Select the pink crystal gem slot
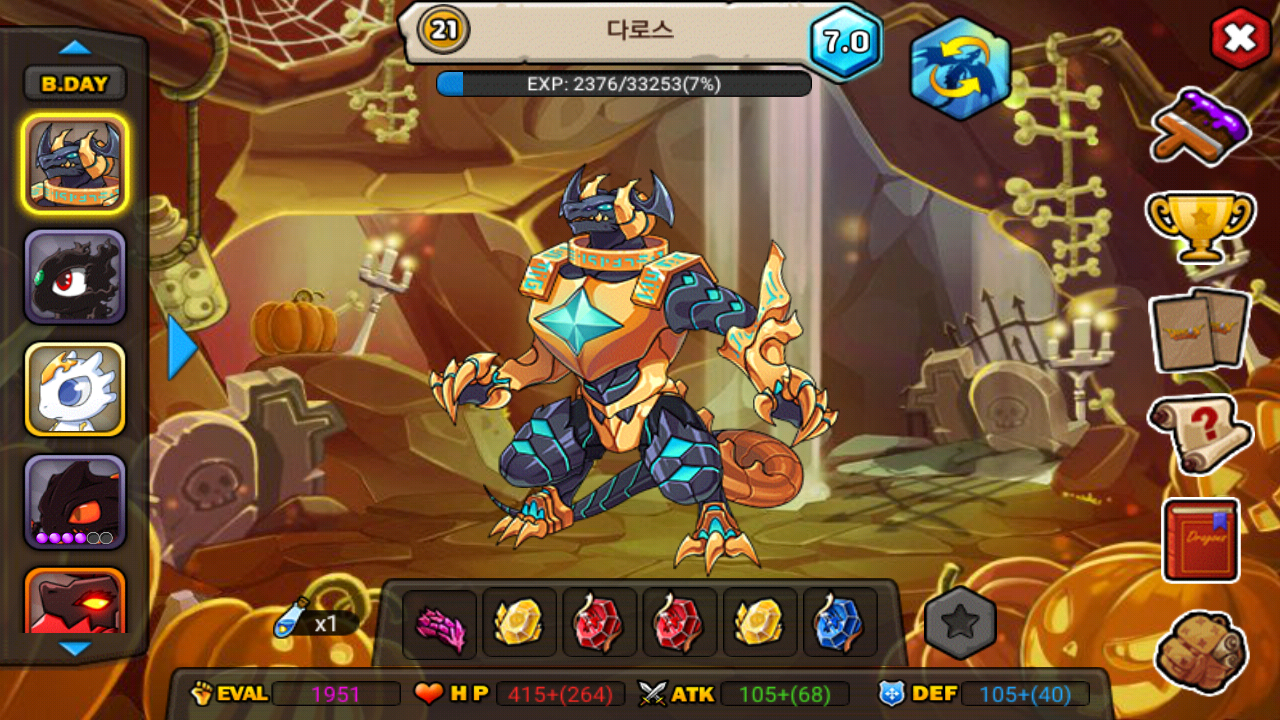The width and height of the screenshot is (1280, 720). pos(440,624)
